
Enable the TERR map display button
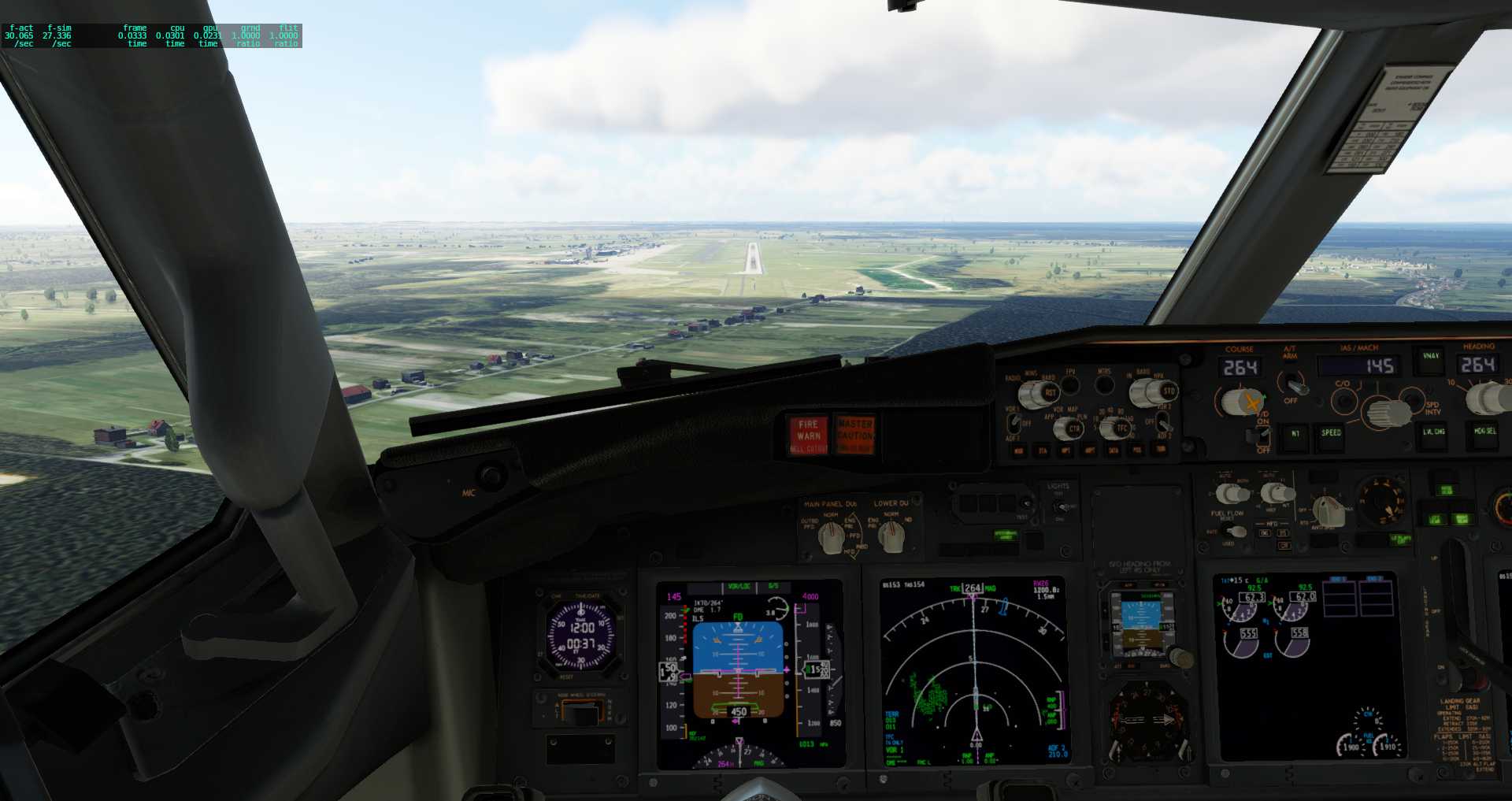point(1160,451)
